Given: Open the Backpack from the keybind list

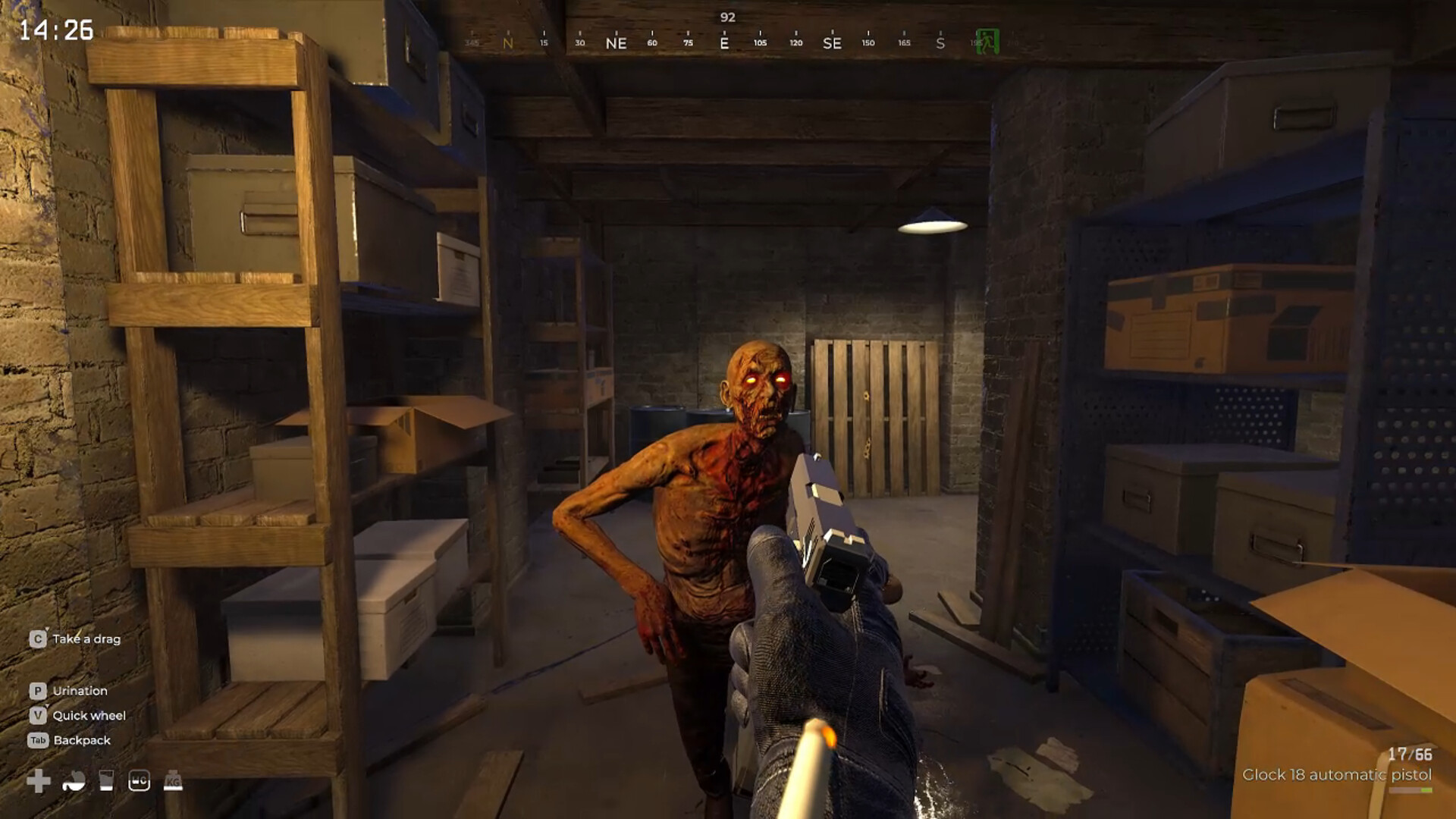Looking at the screenshot, I should (83, 740).
